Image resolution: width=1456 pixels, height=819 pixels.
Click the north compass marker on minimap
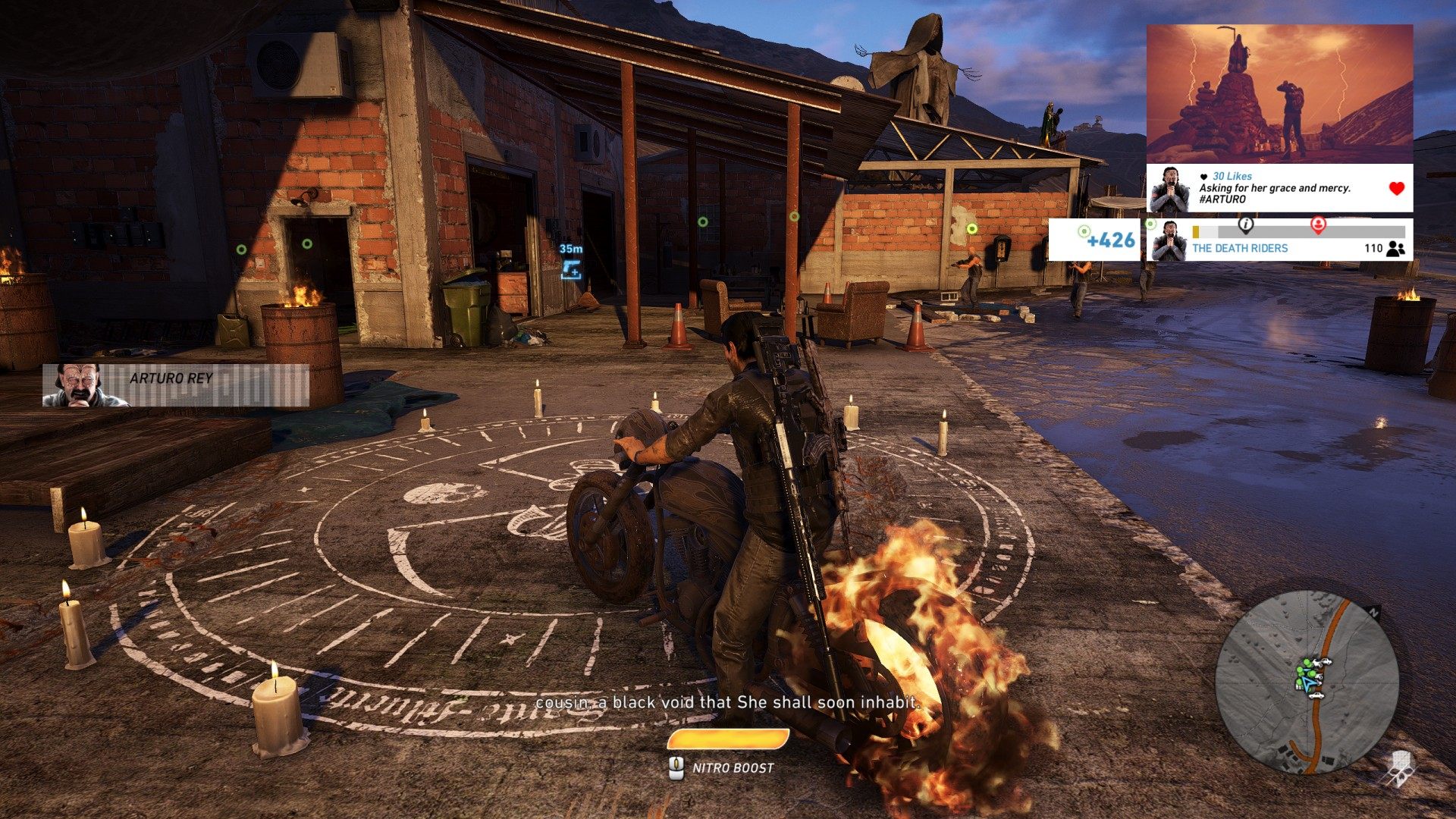click(1376, 611)
